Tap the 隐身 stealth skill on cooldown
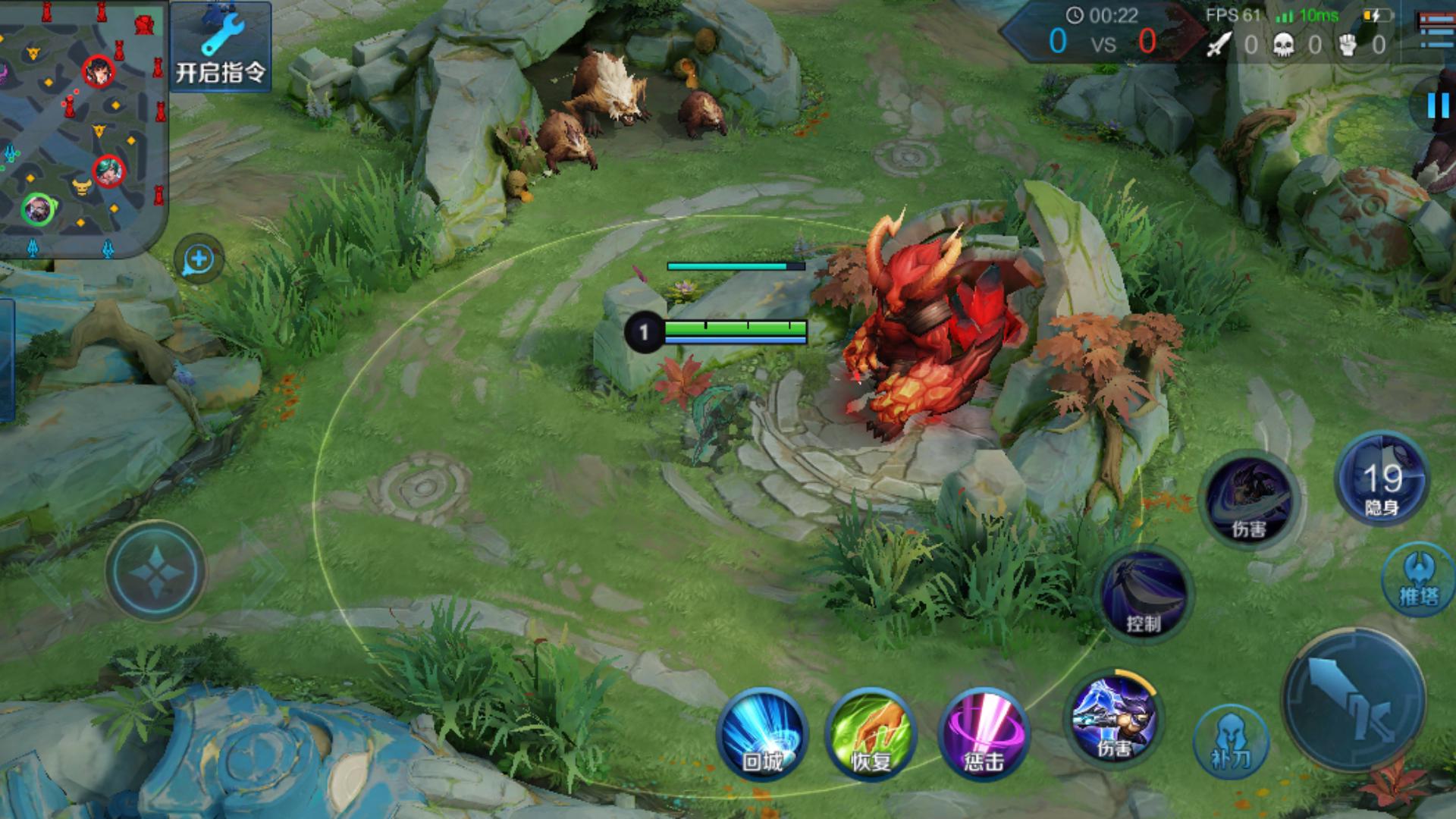This screenshot has height=819, width=1456. [x=1382, y=479]
